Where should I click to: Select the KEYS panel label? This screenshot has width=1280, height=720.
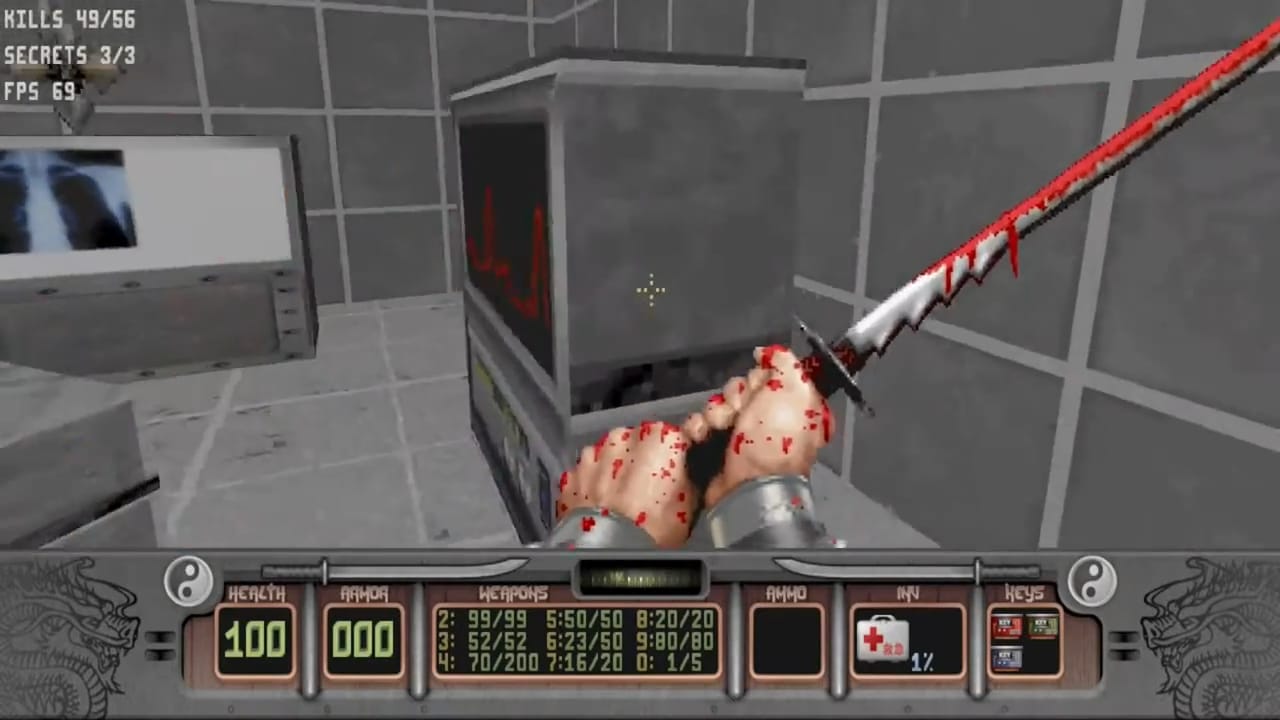[1026, 593]
